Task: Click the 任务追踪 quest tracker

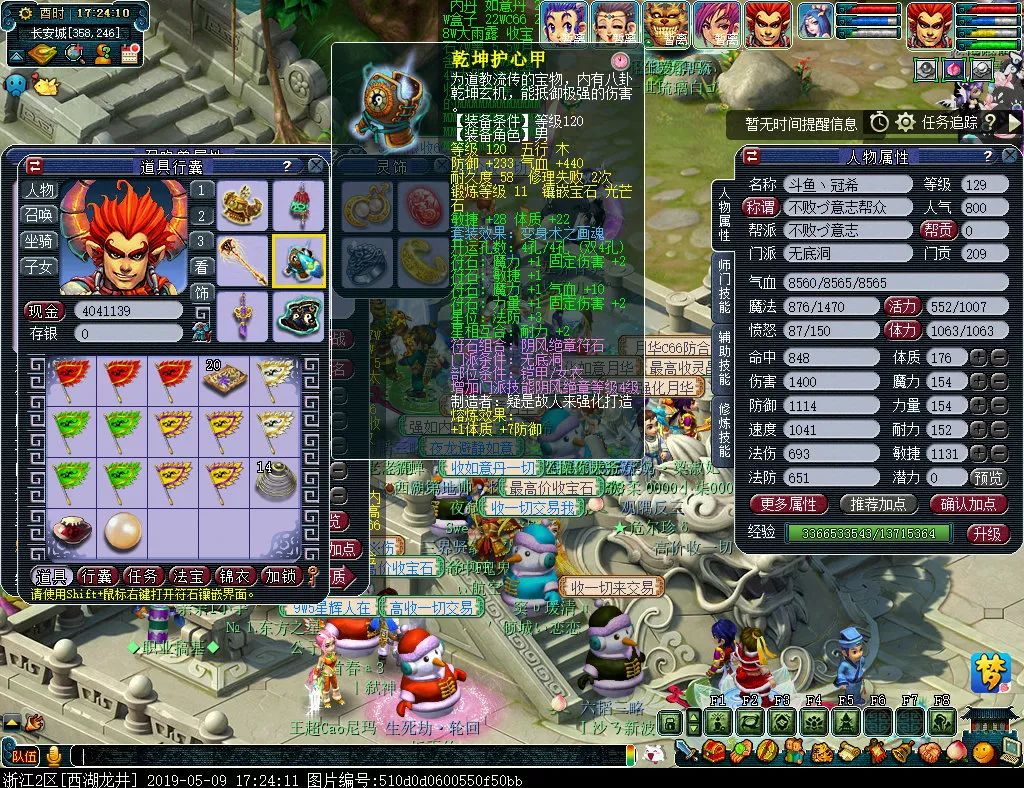Action: pos(949,123)
